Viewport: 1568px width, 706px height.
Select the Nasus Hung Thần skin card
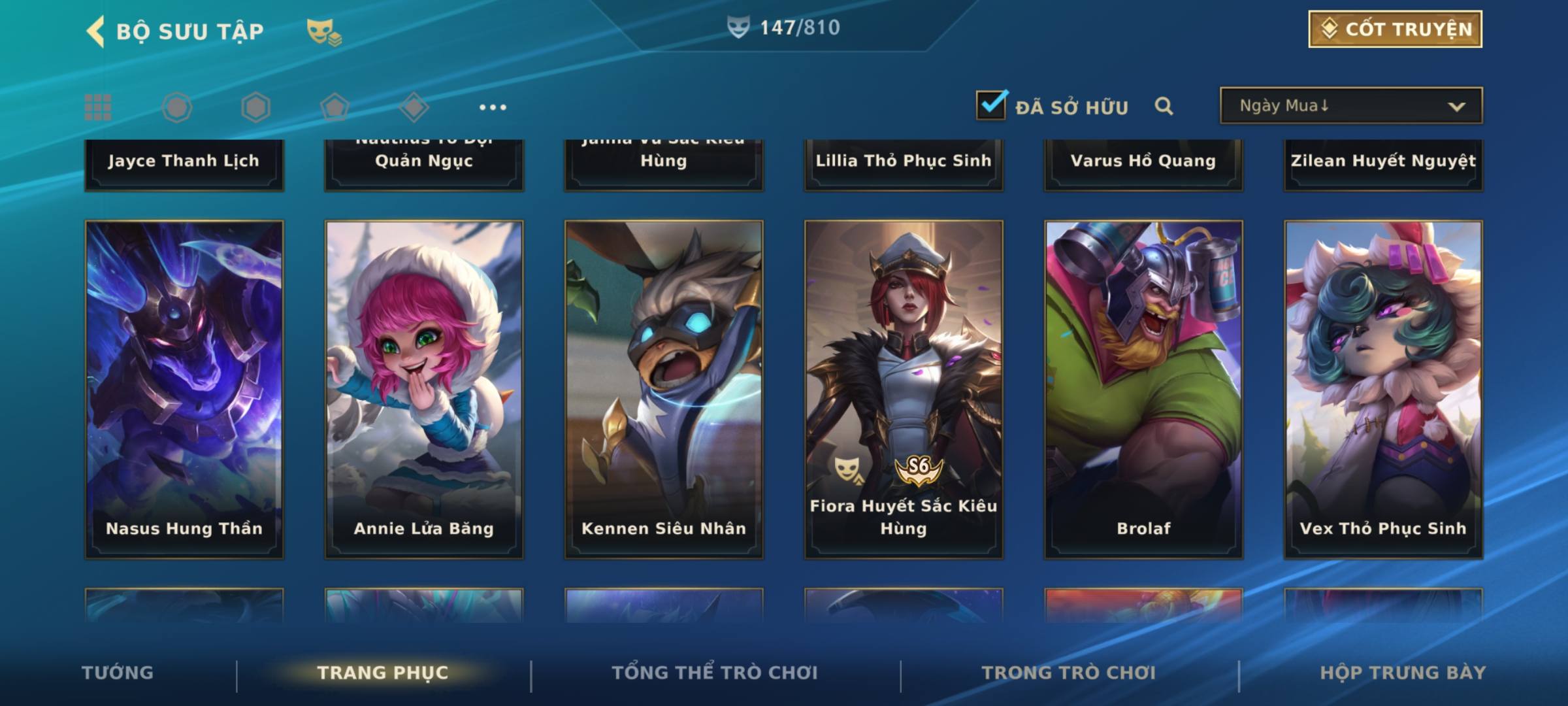tap(184, 389)
